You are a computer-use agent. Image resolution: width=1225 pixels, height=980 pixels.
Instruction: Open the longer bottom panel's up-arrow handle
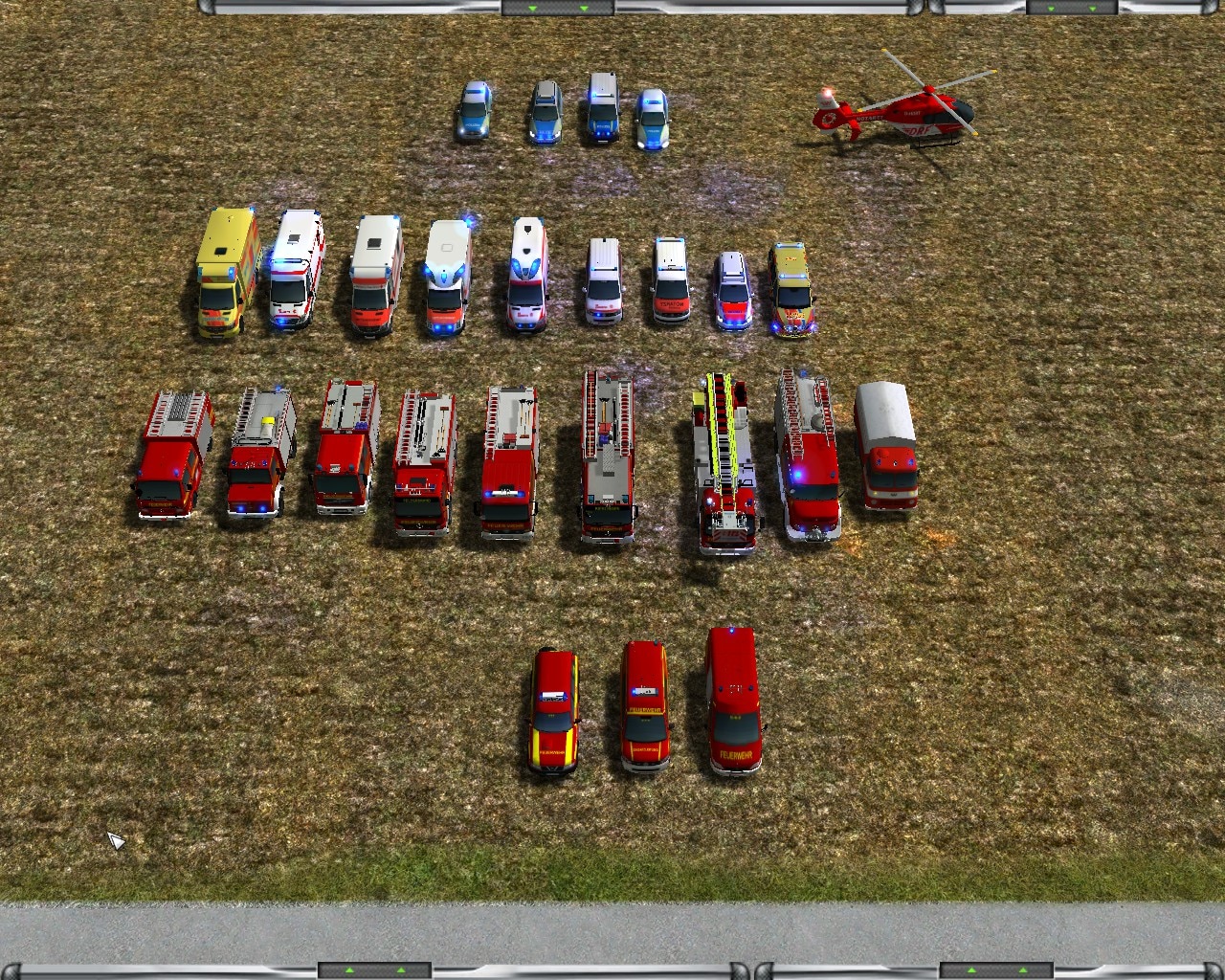coord(373,970)
